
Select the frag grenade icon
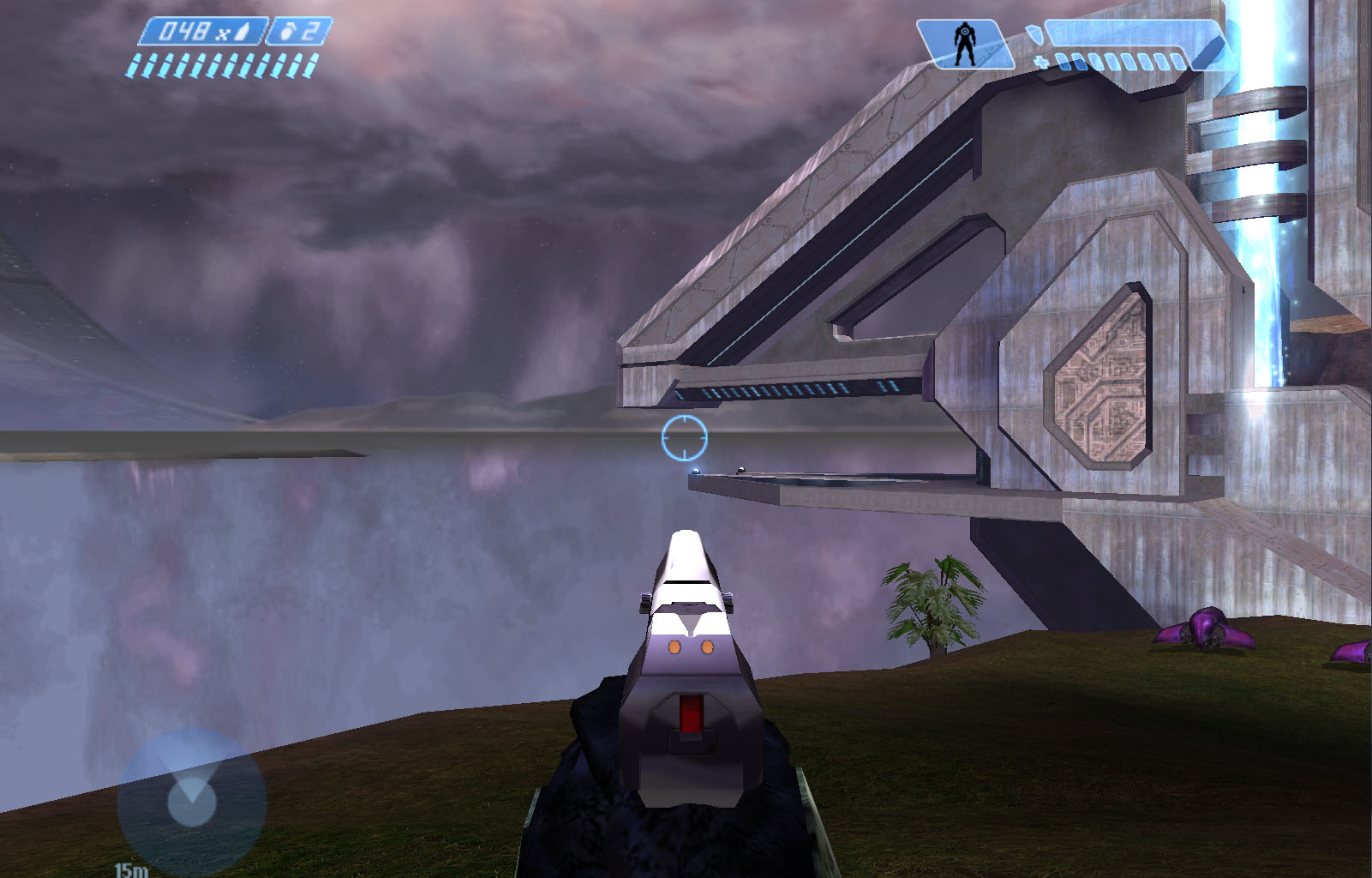tap(286, 33)
